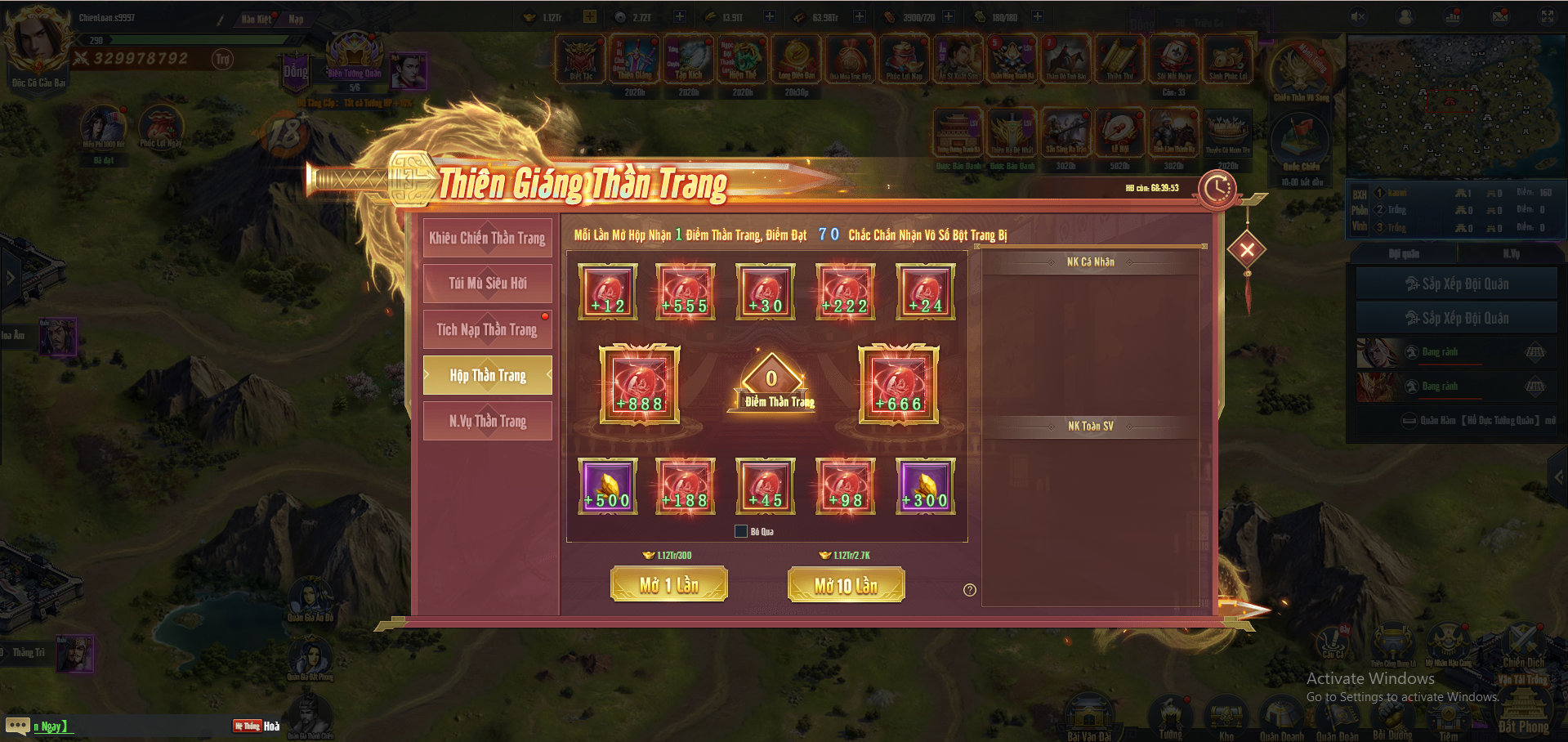Click the Nạp recharge button

pos(296,19)
